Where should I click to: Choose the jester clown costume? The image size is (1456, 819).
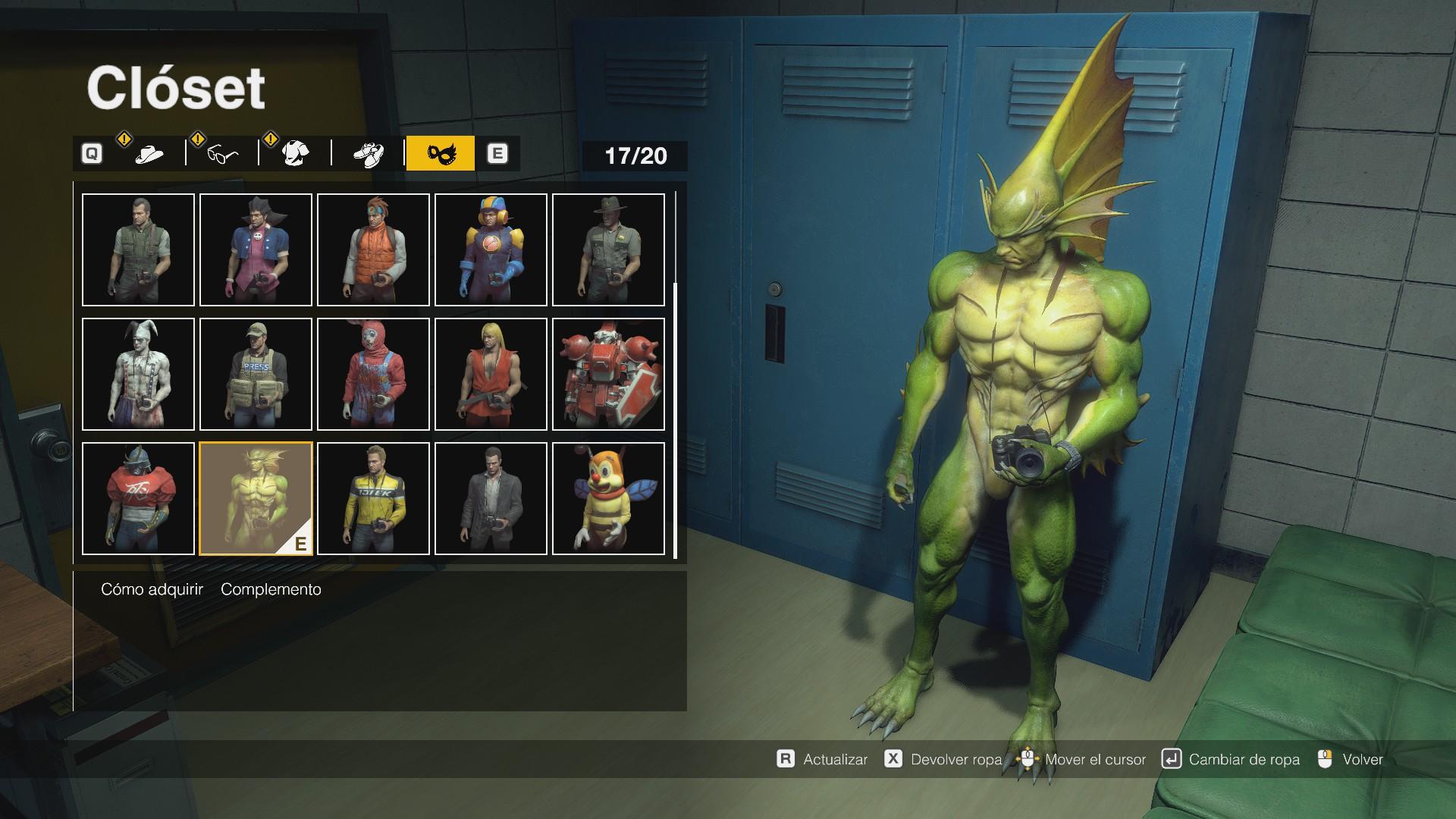[138, 374]
